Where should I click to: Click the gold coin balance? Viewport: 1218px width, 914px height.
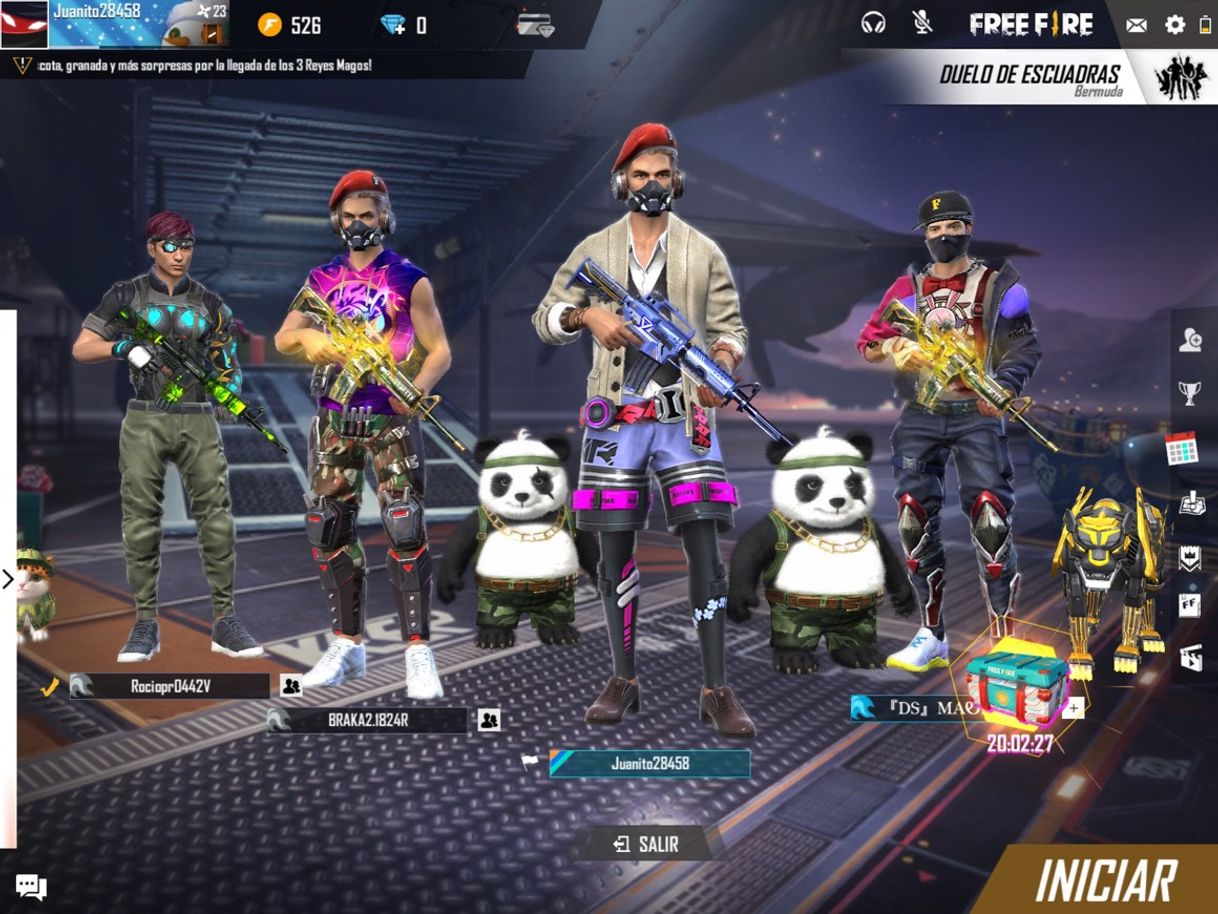(290, 25)
